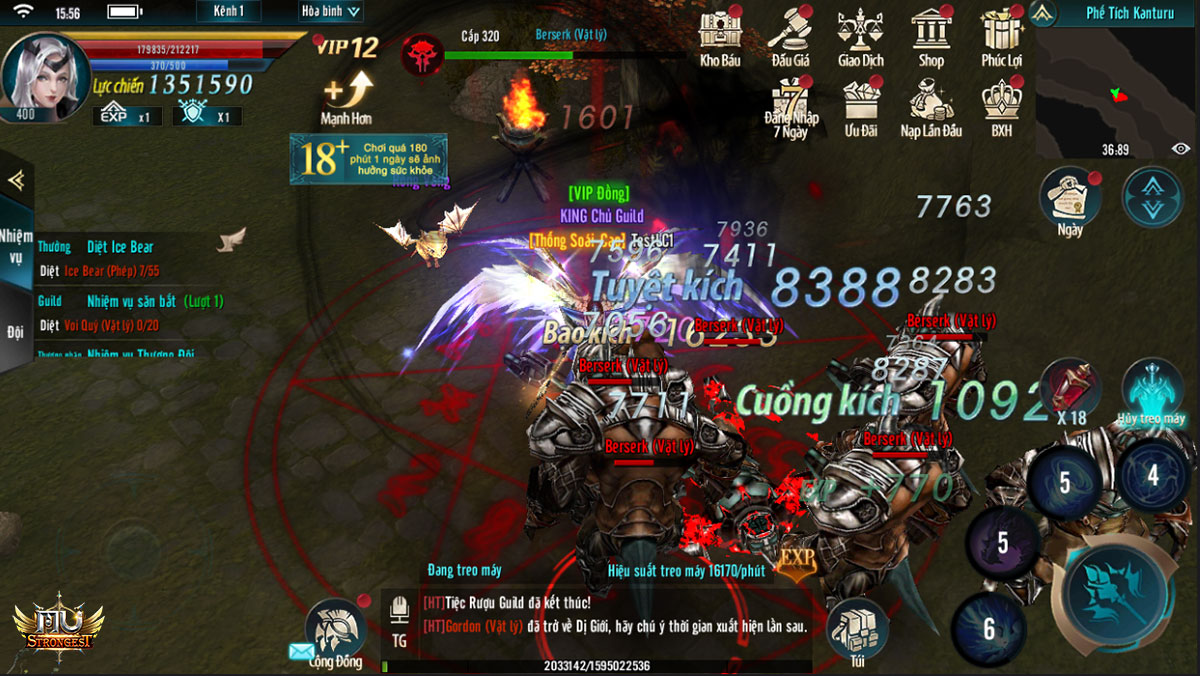Open the Mạnh Hơn power-up menu
Image resolution: width=1200 pixels, height=676 pixels.
tap(347, 96)
